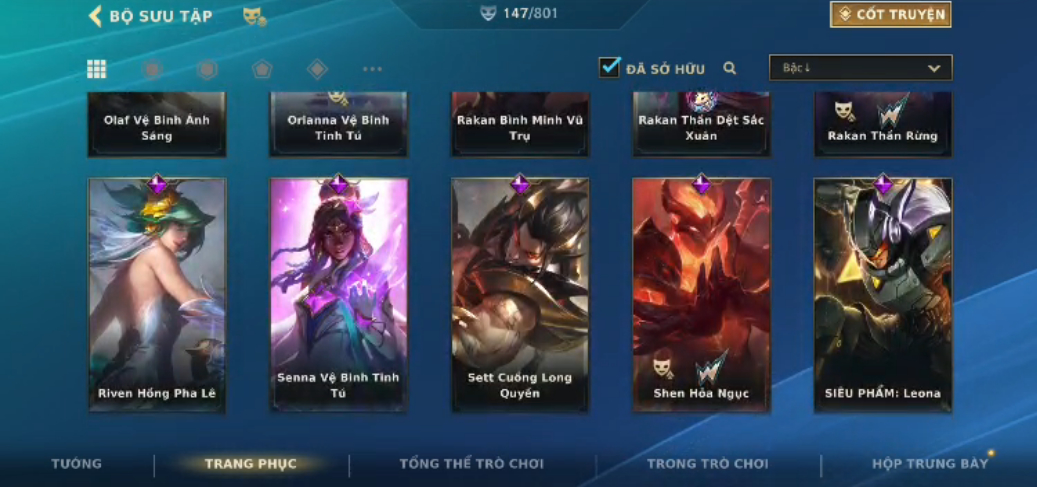
Task: Go to the Hộp Trưng Bày tab
Action: coord(930,464)
